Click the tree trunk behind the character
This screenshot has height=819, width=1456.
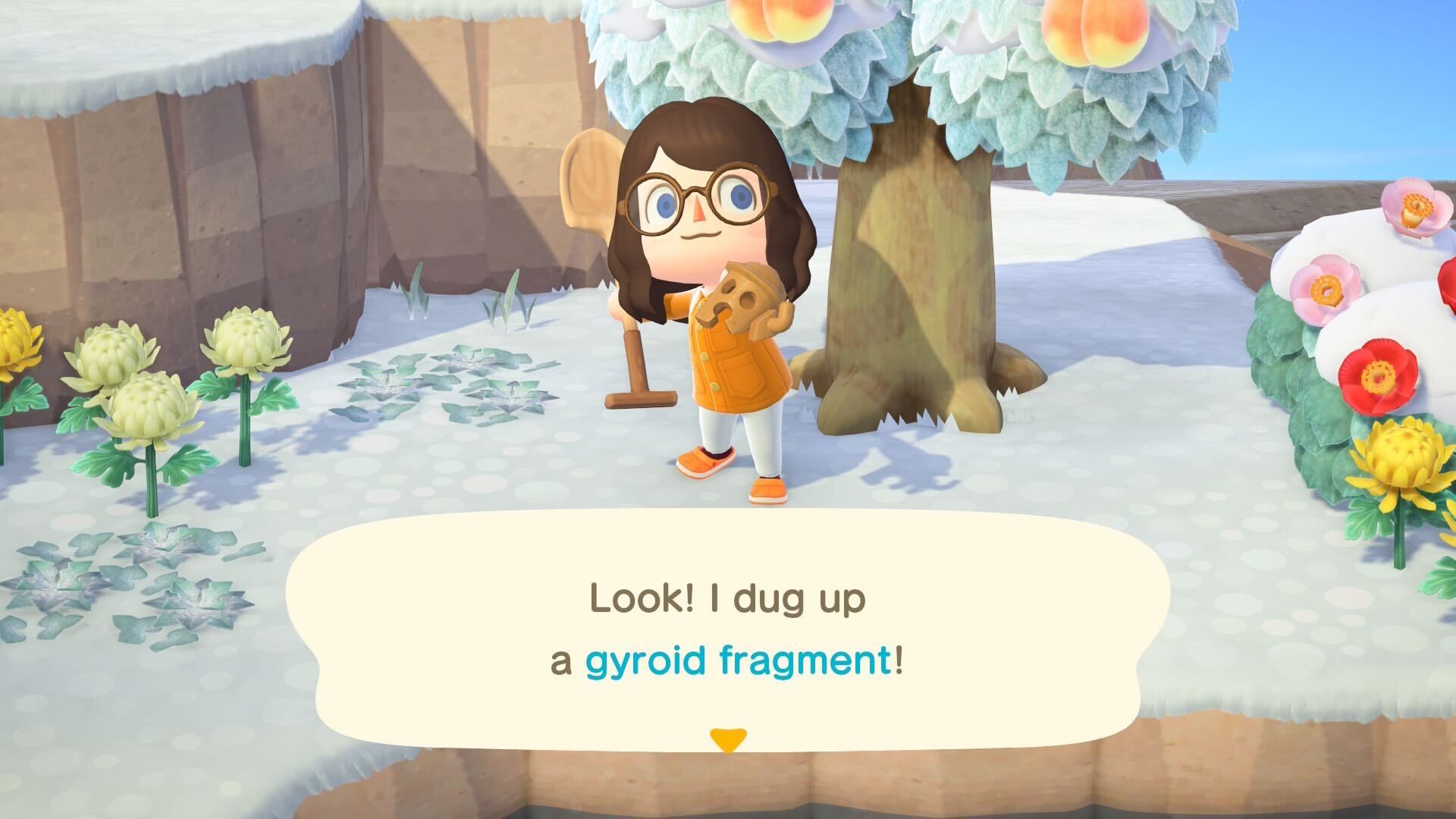(910, 265)
